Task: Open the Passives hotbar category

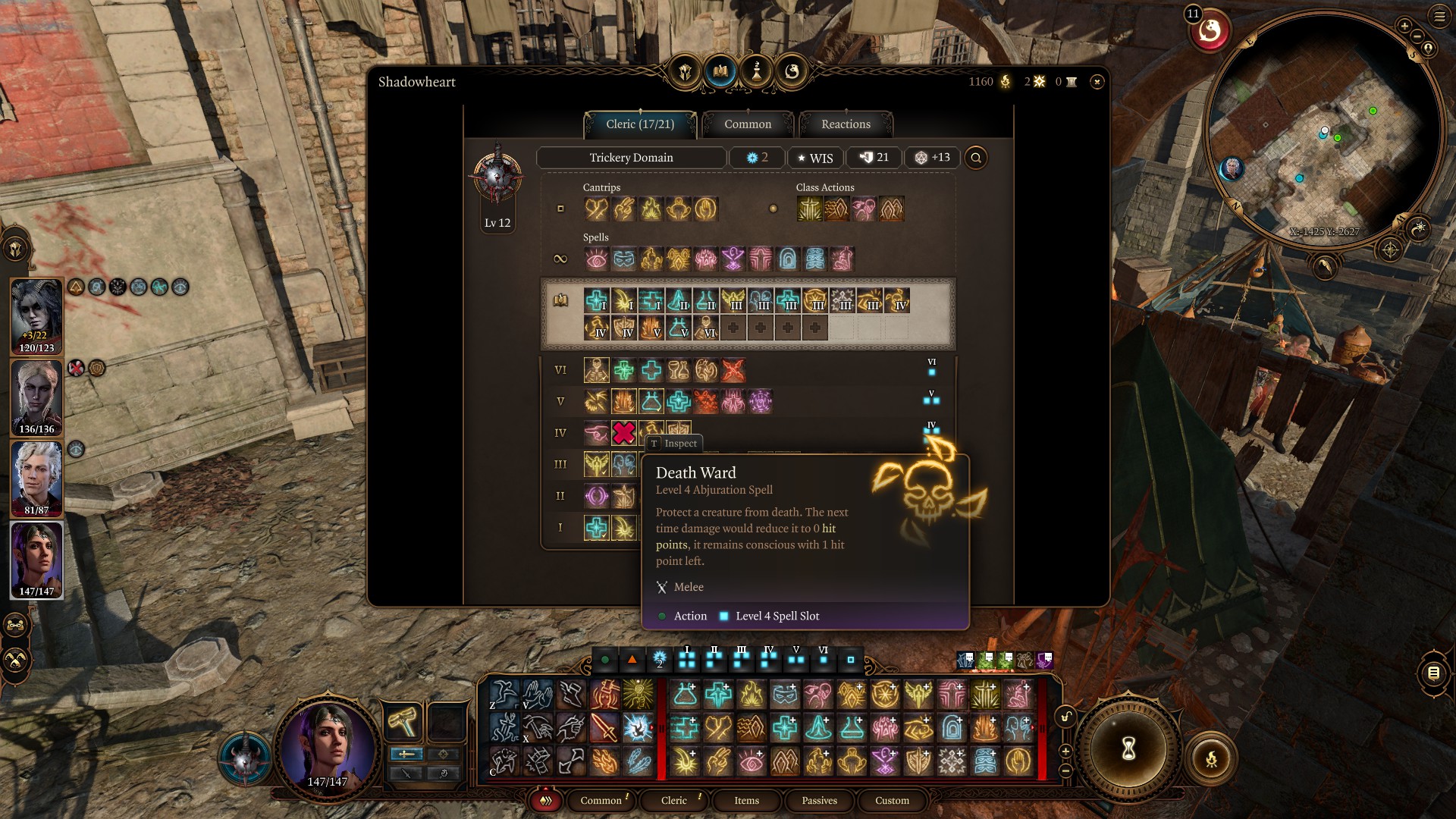Action: 819,801
